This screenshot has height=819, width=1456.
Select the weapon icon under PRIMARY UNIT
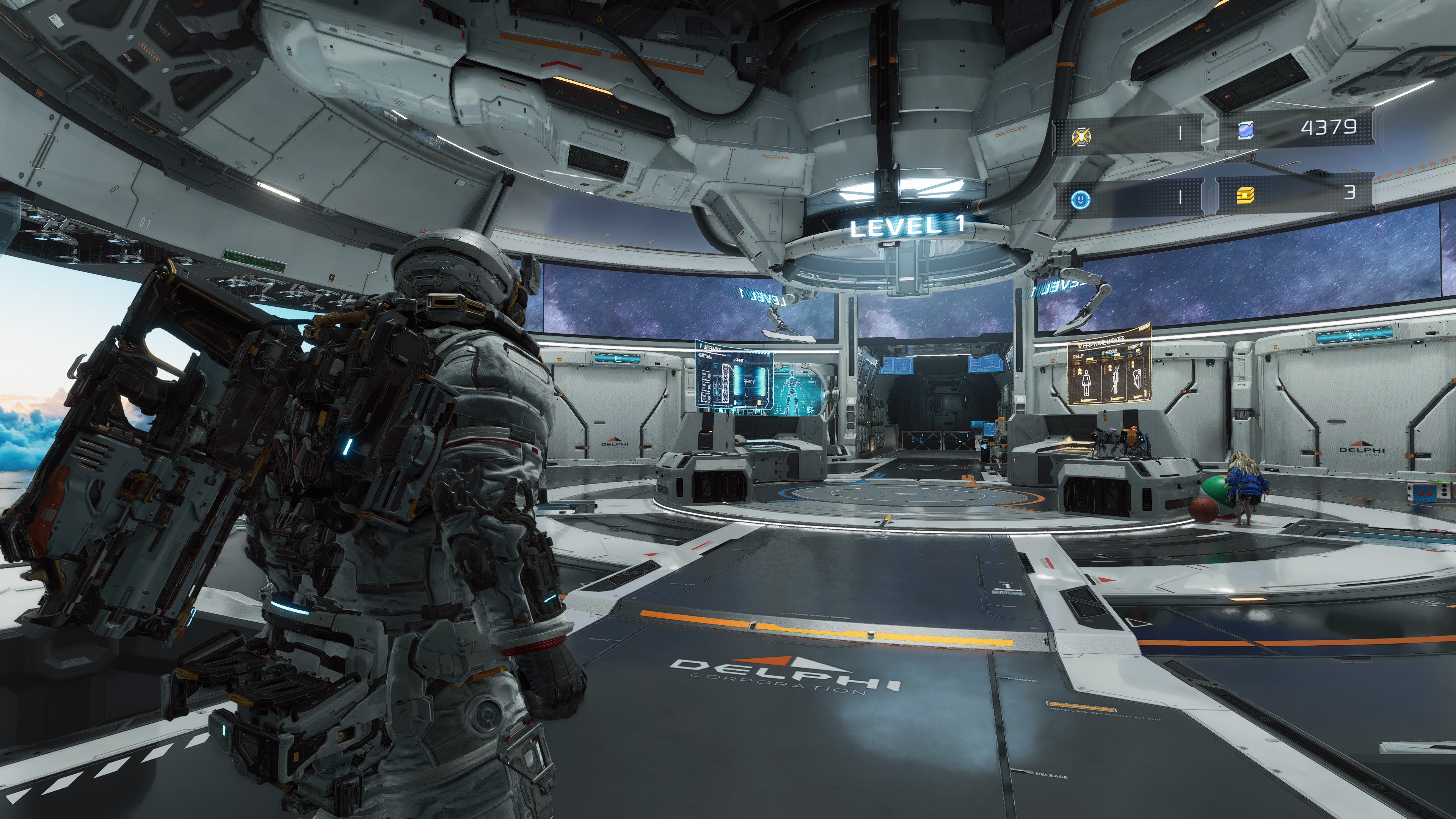[x=1137, y=378]
